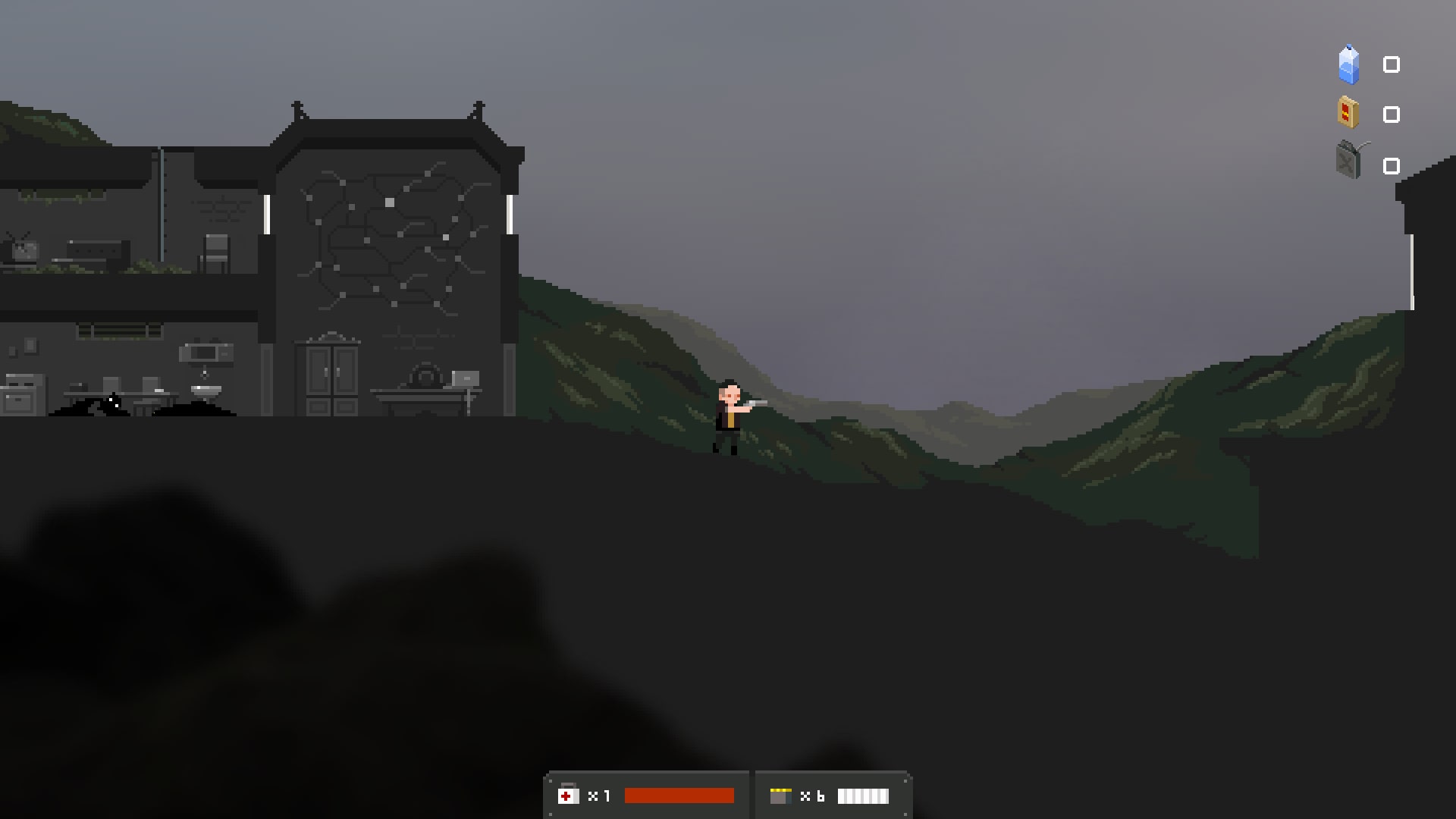This screenshot has height=819, width=1456.
Task: Click the red health bar
Action: [x=679, y=795]
